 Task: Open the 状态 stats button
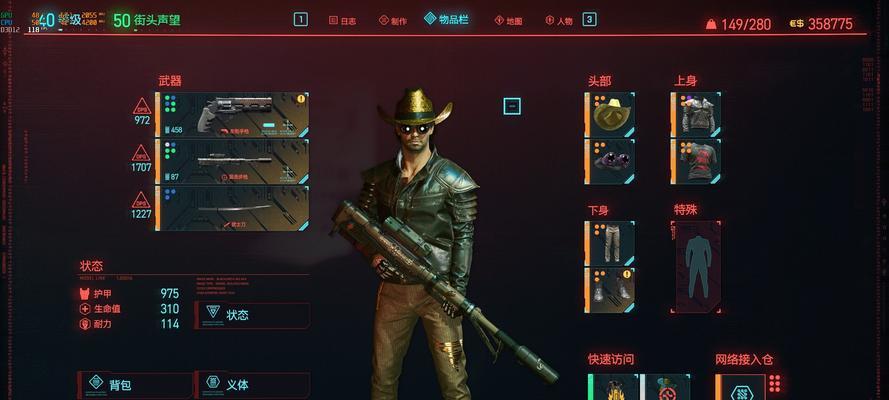coord(252,314)
